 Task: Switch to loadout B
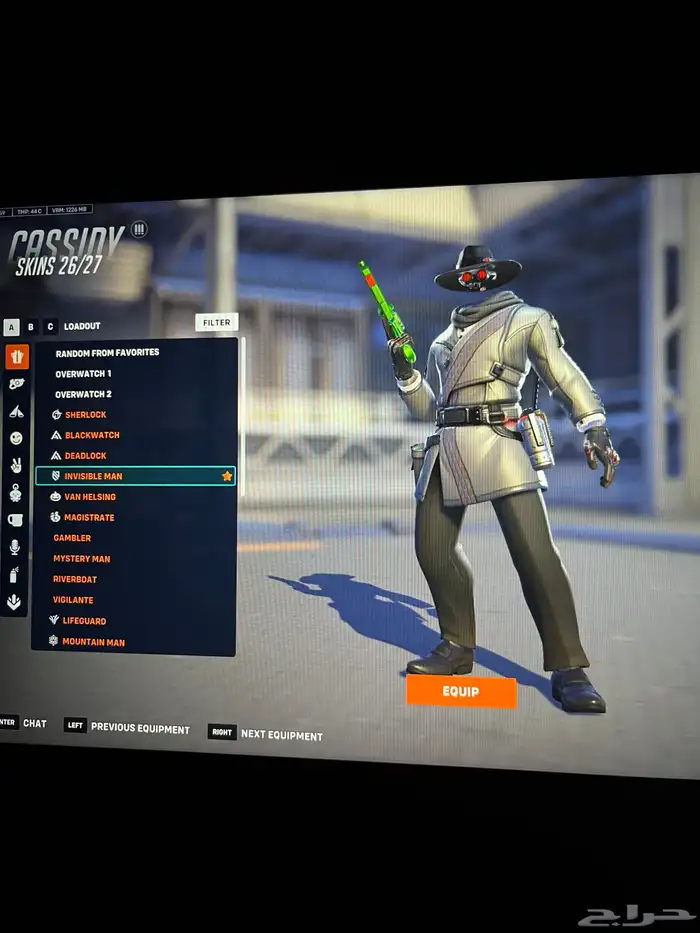click(x=31, y=326)
